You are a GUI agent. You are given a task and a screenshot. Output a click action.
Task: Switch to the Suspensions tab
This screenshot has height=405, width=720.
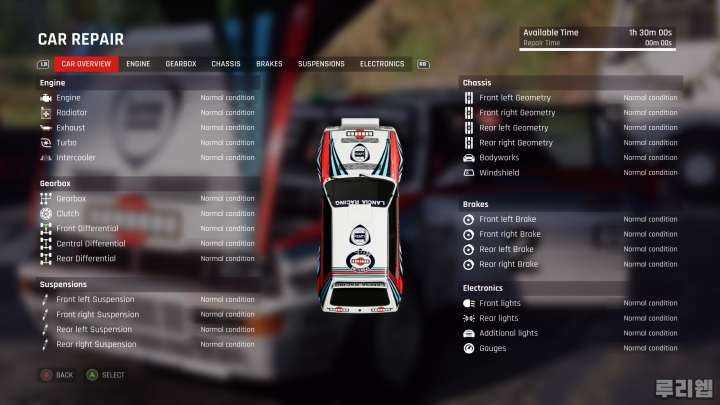click(x=321, y=64)
